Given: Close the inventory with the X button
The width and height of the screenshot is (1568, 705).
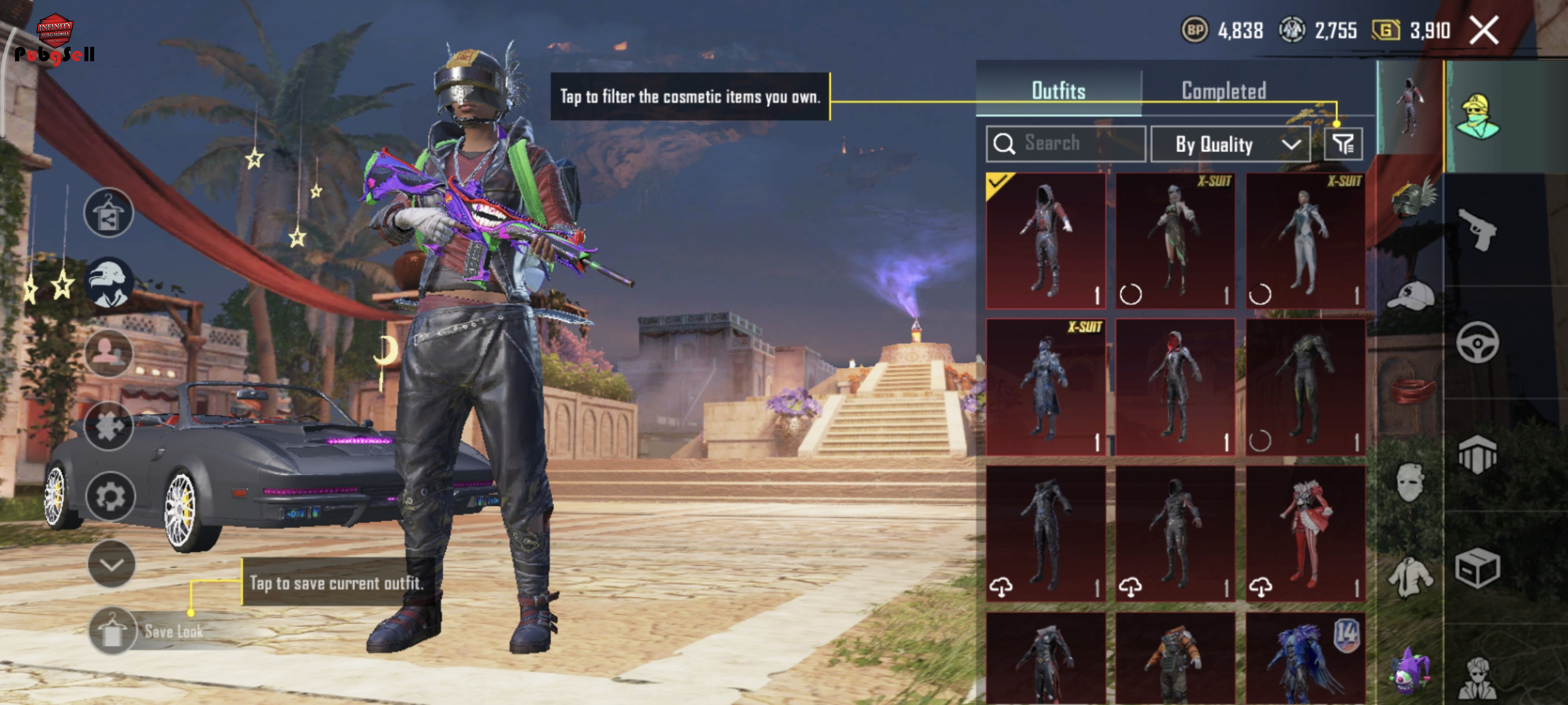Looking at the screenshot, I should click(1484, 31).
